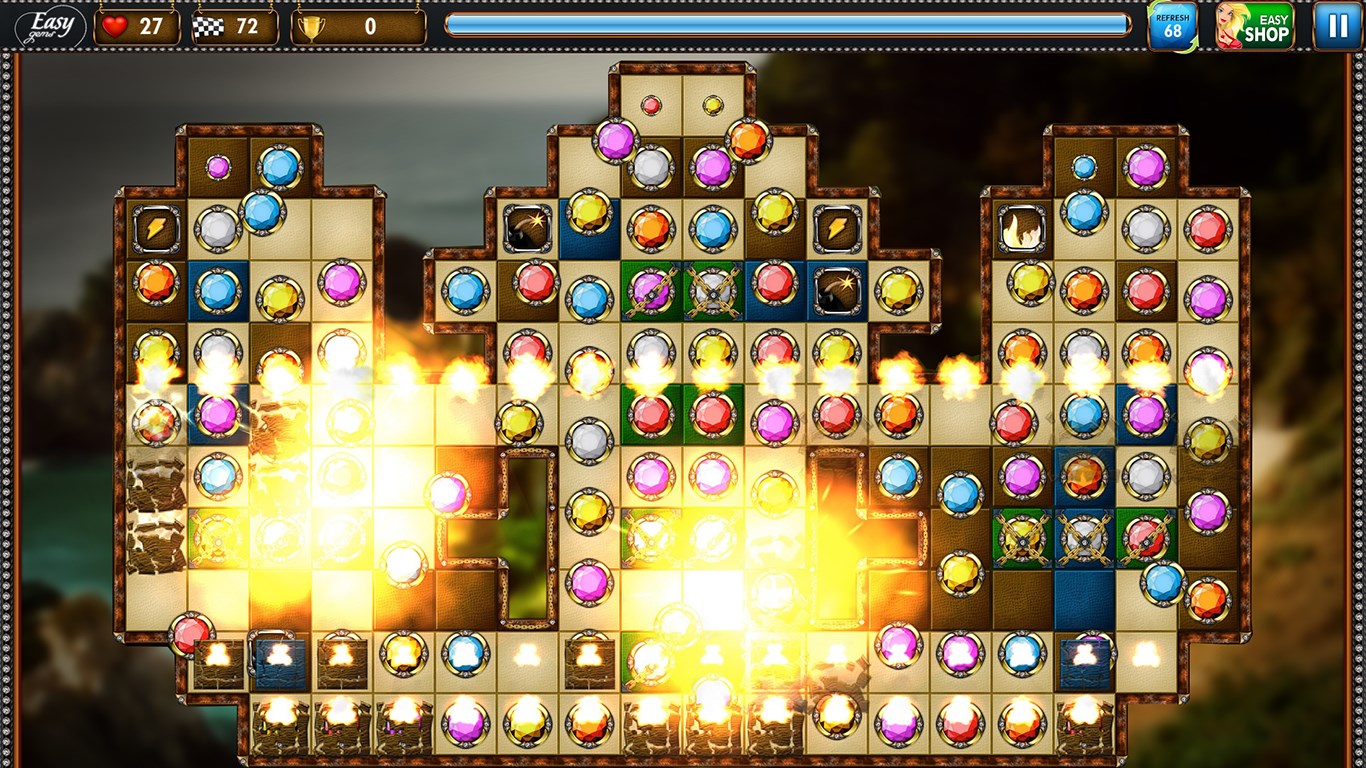1366x768 pixels.
Task: Pause the game
Action: pos(1337,26)
